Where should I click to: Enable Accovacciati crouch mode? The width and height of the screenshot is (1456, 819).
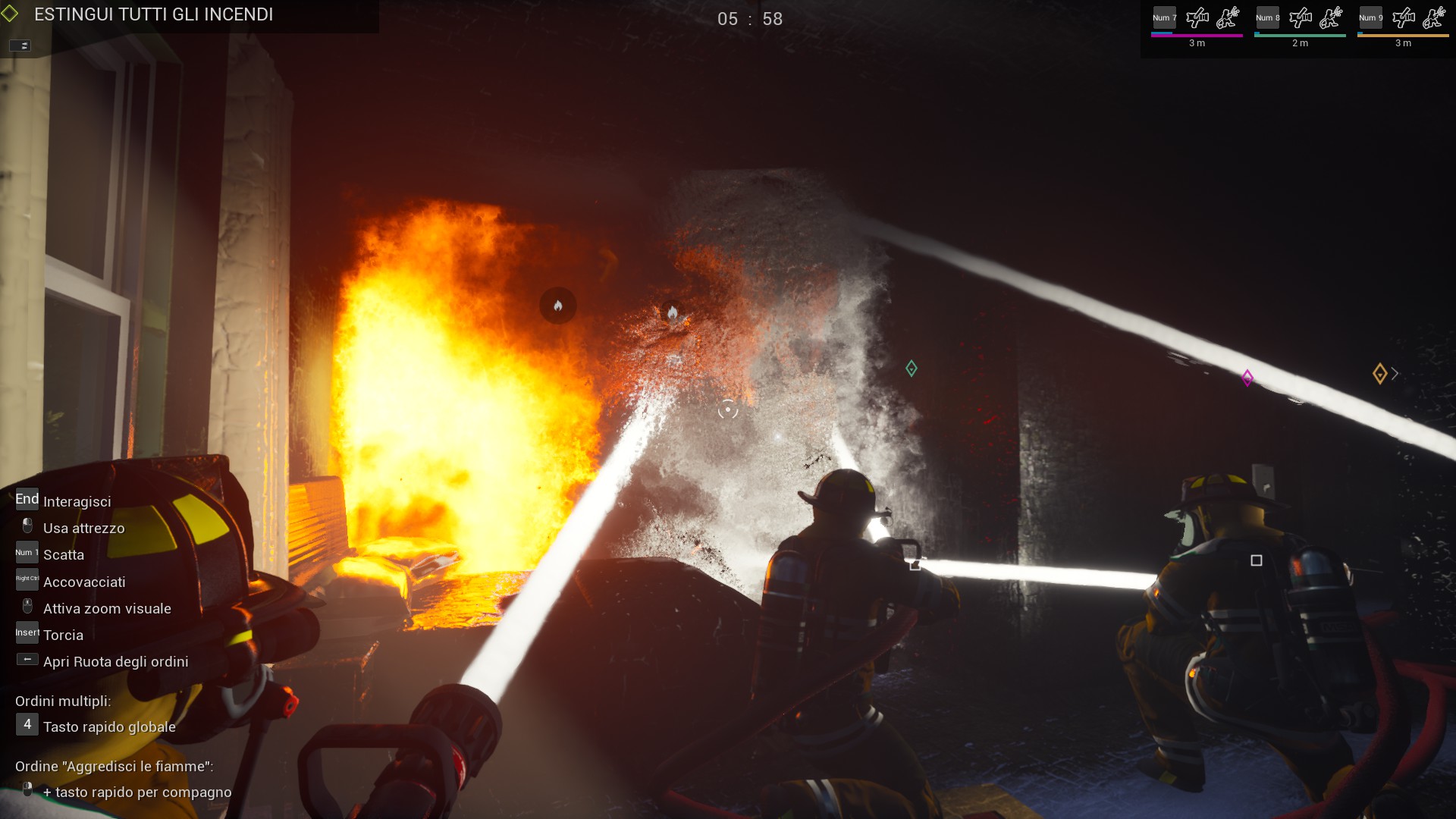pos(84,582)
